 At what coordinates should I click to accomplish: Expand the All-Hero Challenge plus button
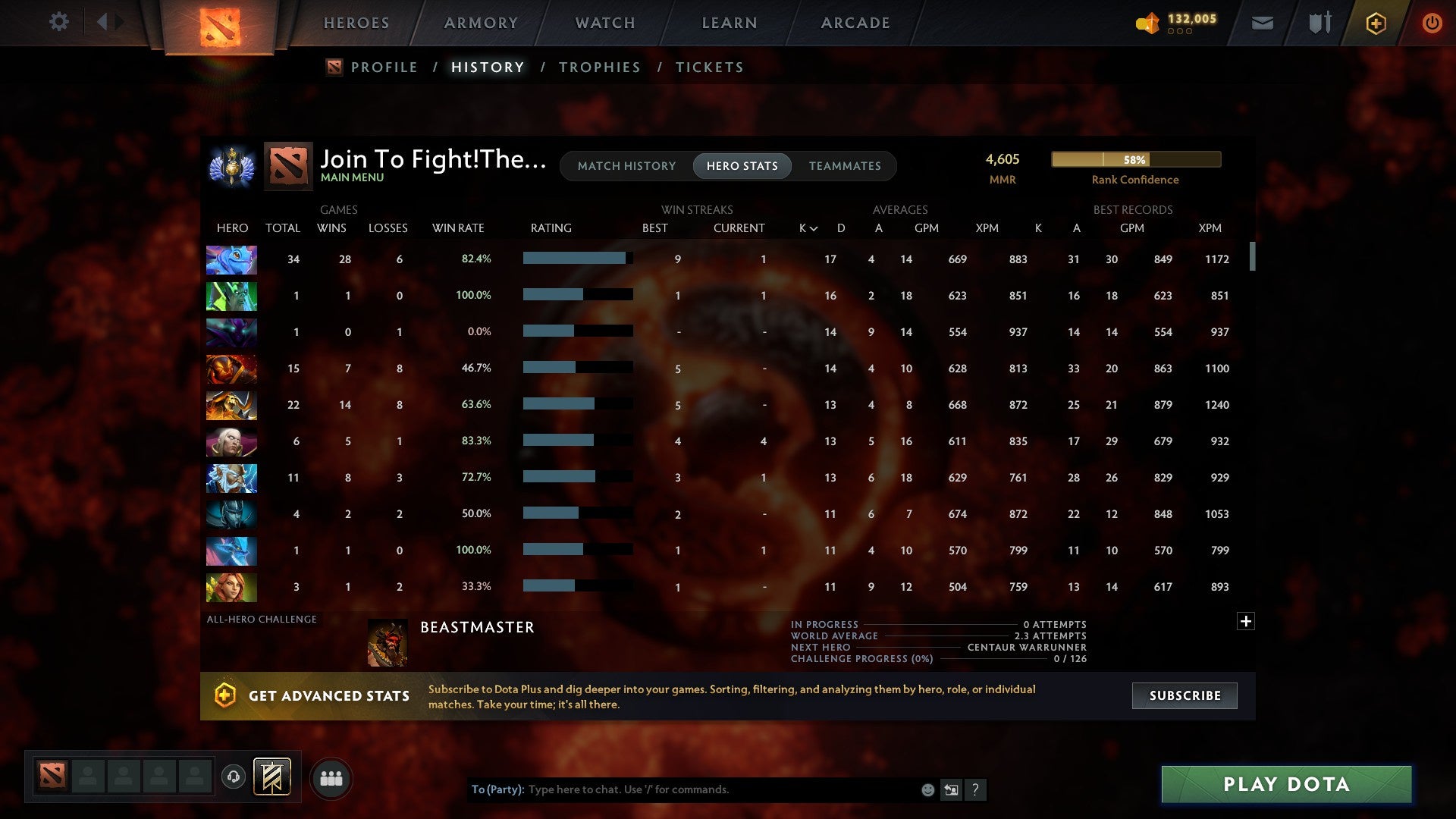pyautogui.click(x=1246, y=620)
